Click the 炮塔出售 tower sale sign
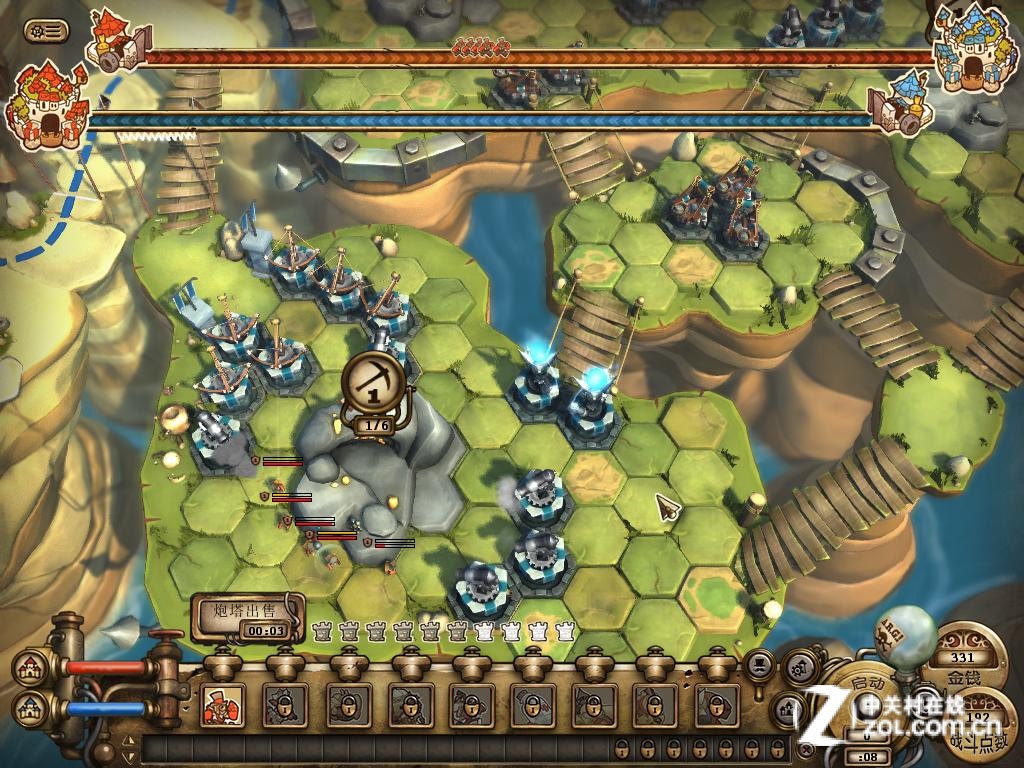Viewport: 1024px width, 768px height. tap(246, 610)
